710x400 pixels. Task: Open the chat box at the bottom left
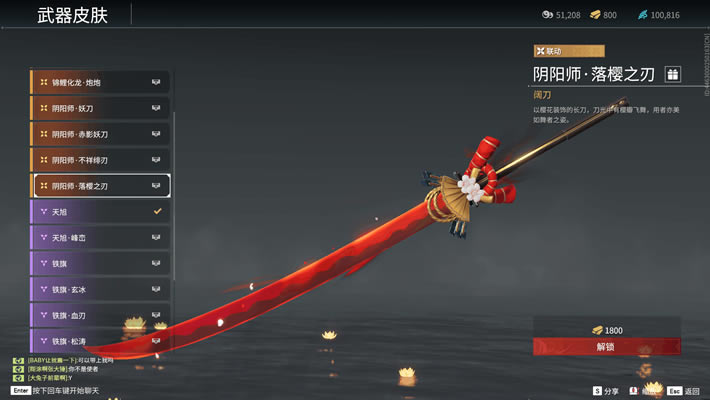click(60, 389)
